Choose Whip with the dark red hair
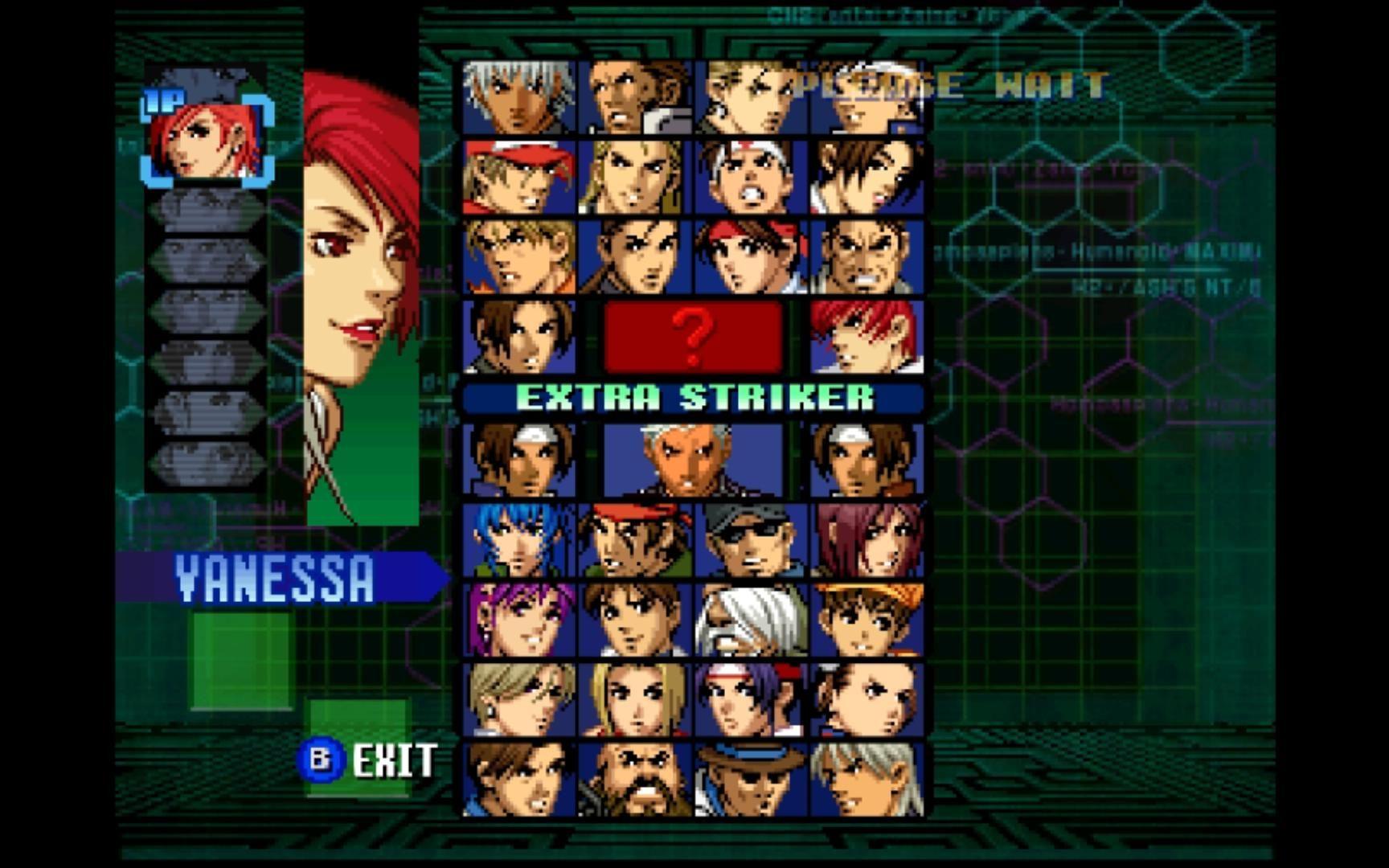This screenshot has width=1389, height=868. pos(867,540)
